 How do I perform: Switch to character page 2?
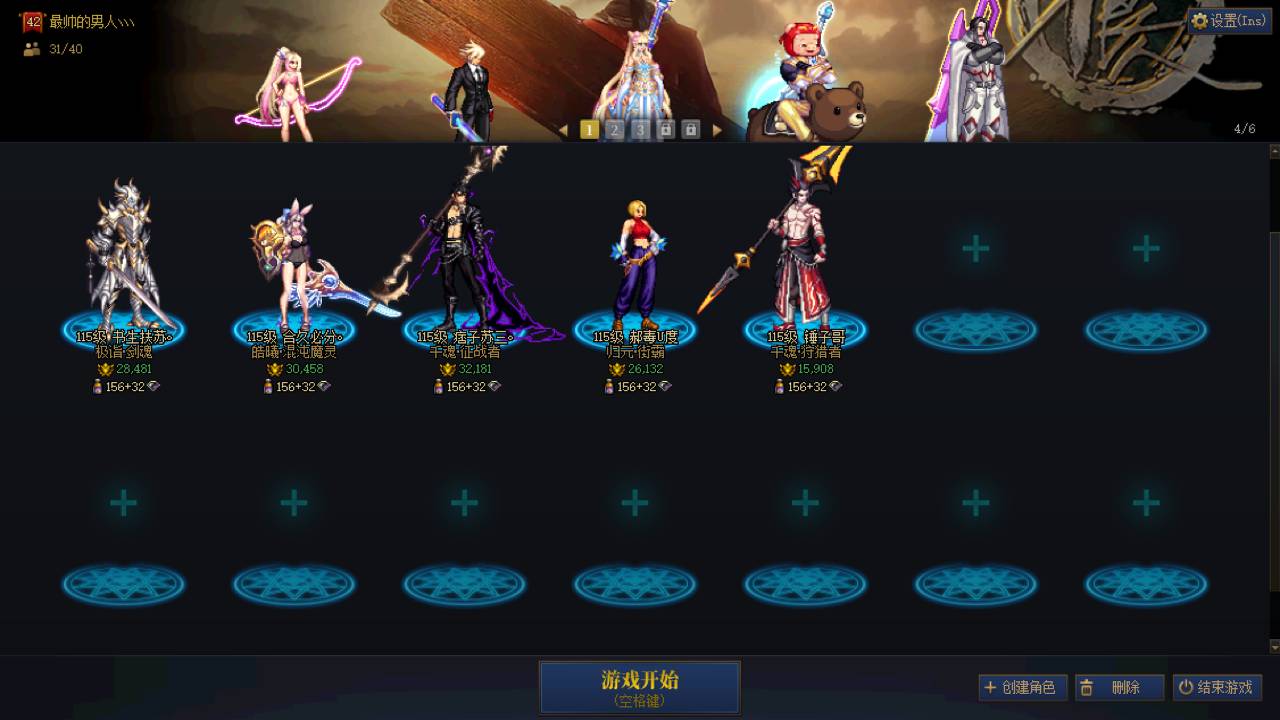click(614, 130)
